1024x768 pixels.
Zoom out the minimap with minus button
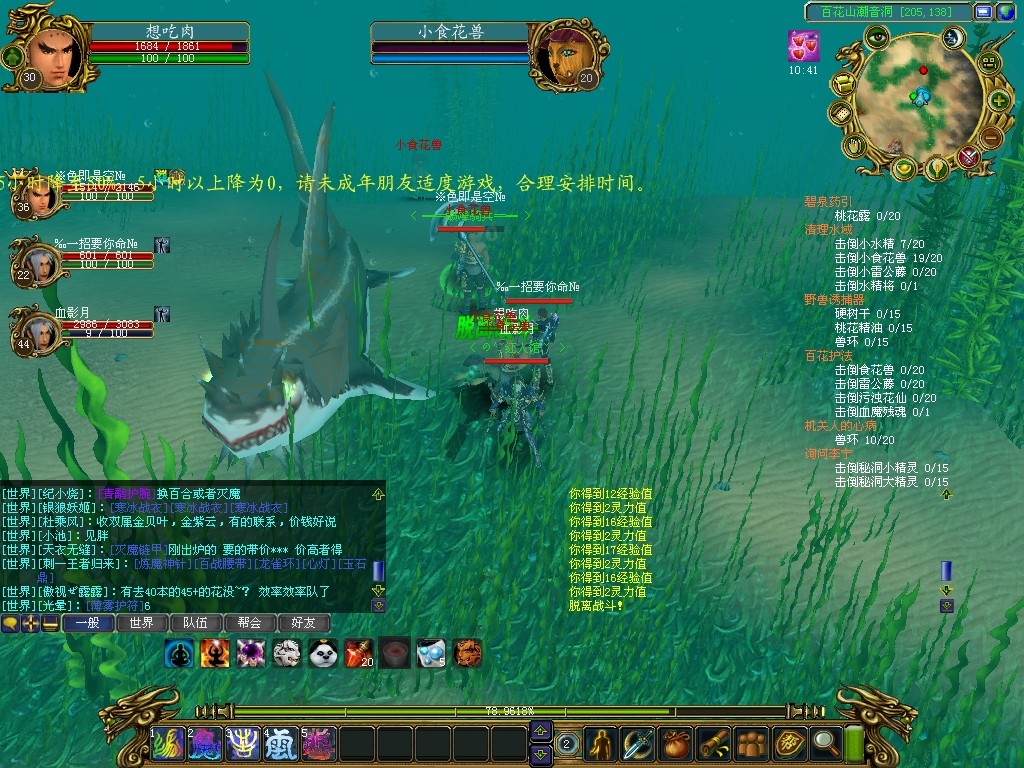[x=990, y=137]
